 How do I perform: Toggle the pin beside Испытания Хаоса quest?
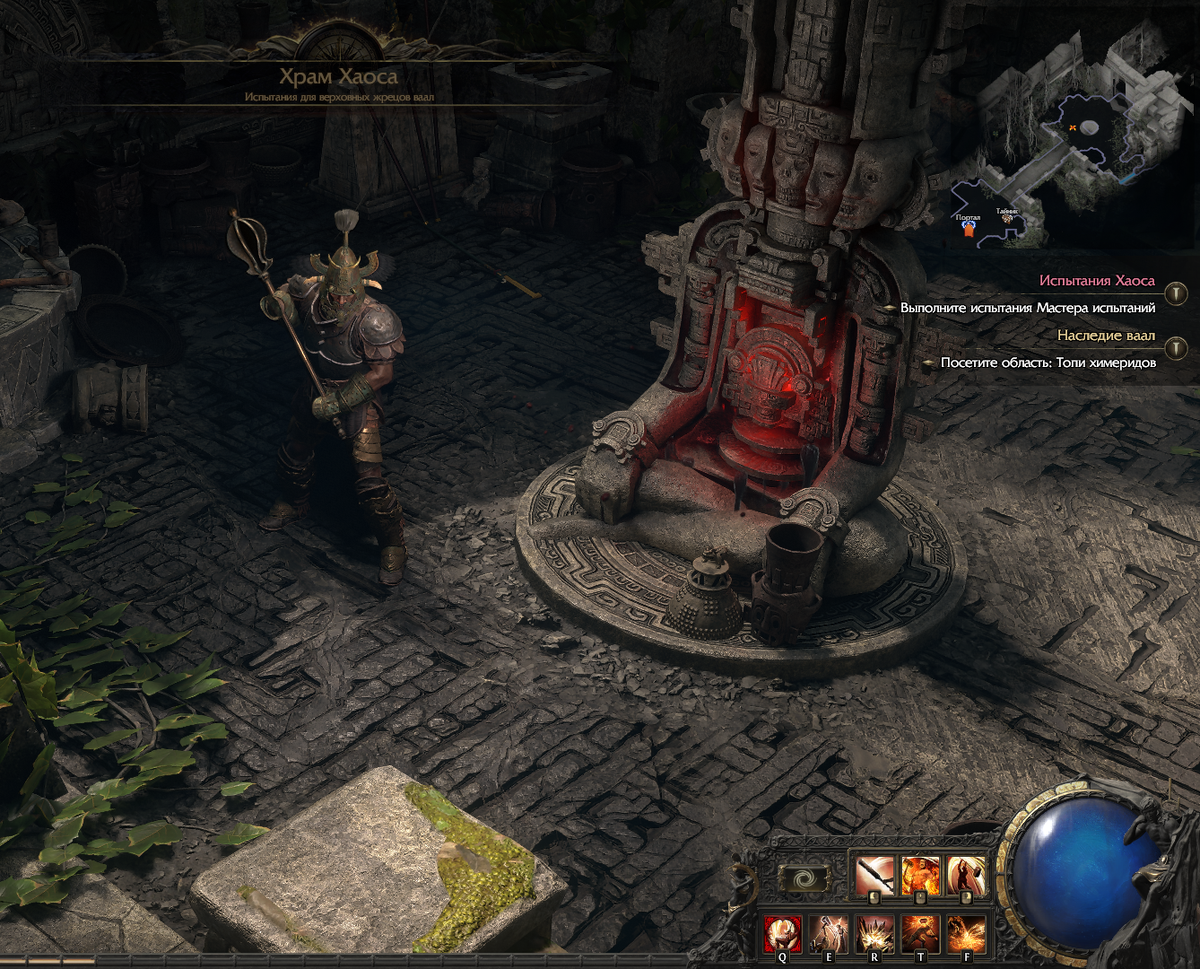click(x=1177, y=294)
